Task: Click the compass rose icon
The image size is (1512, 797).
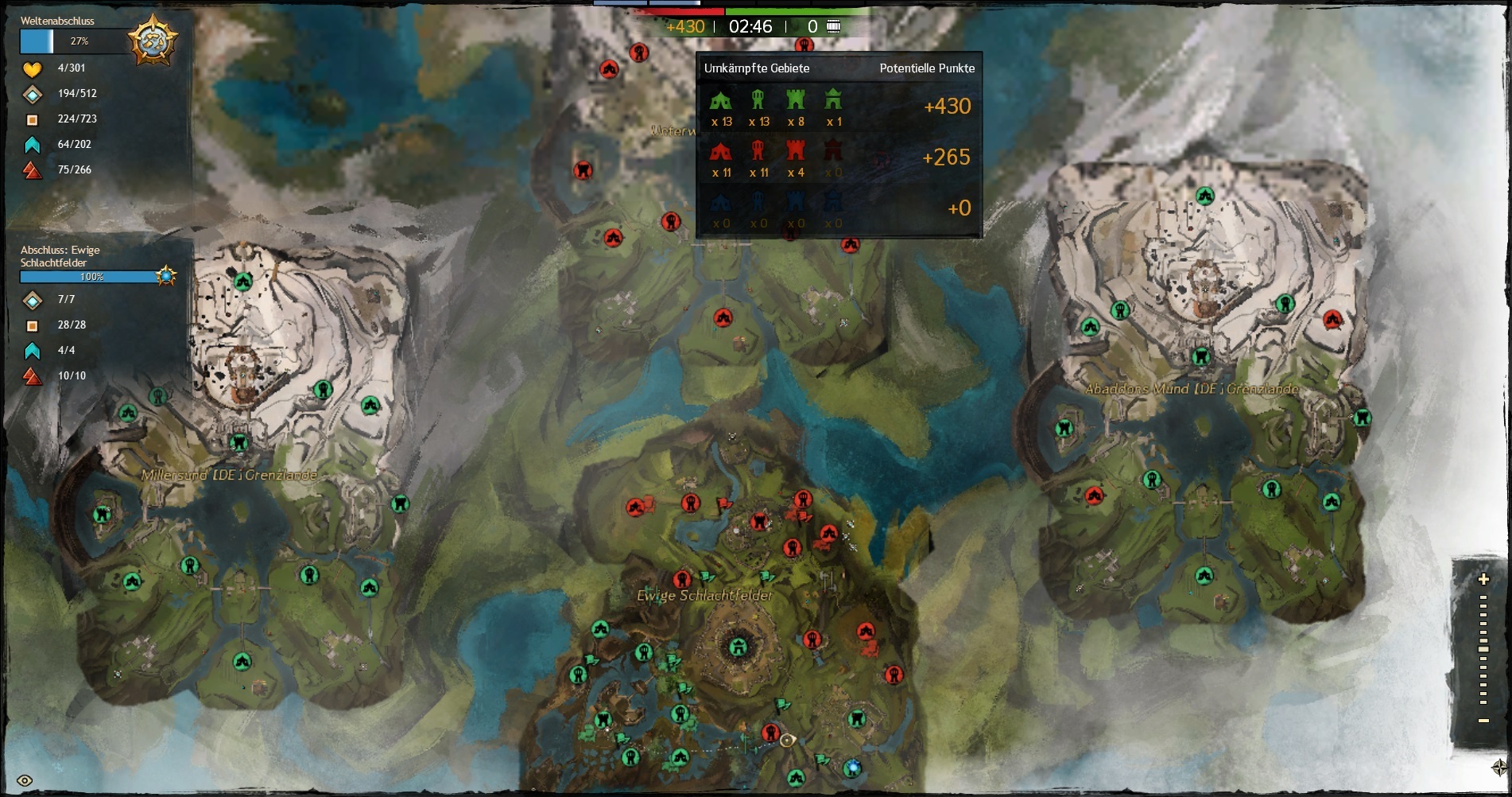Action: (x=1499, y=768)
